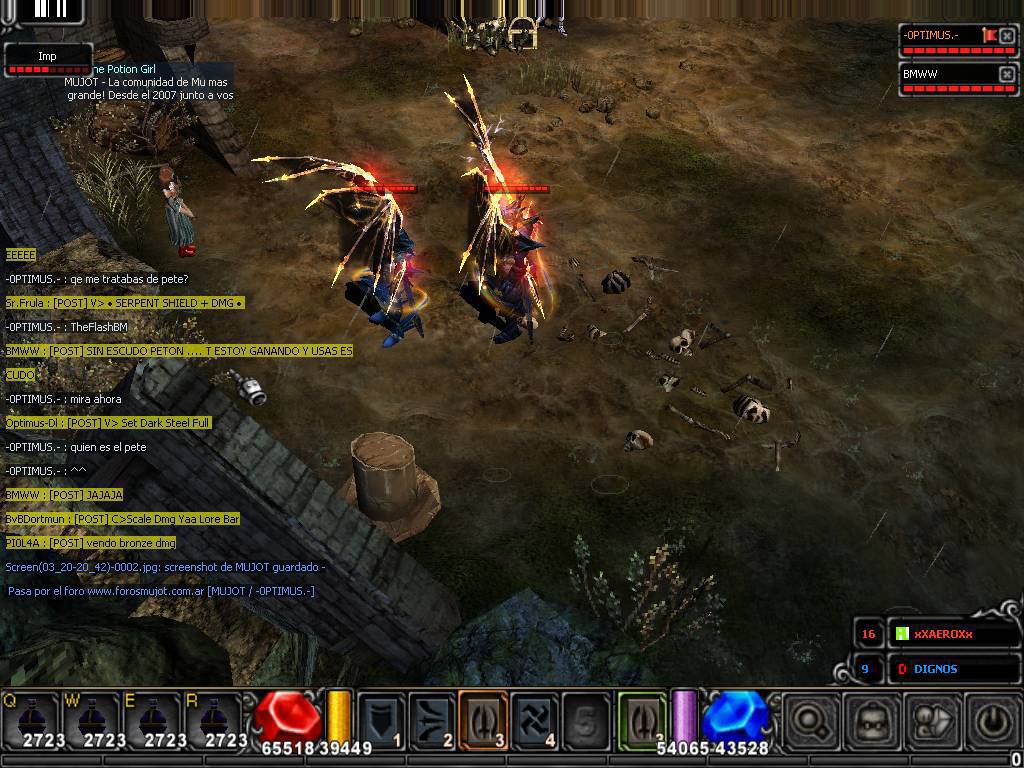Remove BMWW from the party list
Image resolution: width=1024 pixels, height=768 pixels.
coord(1007,74)
